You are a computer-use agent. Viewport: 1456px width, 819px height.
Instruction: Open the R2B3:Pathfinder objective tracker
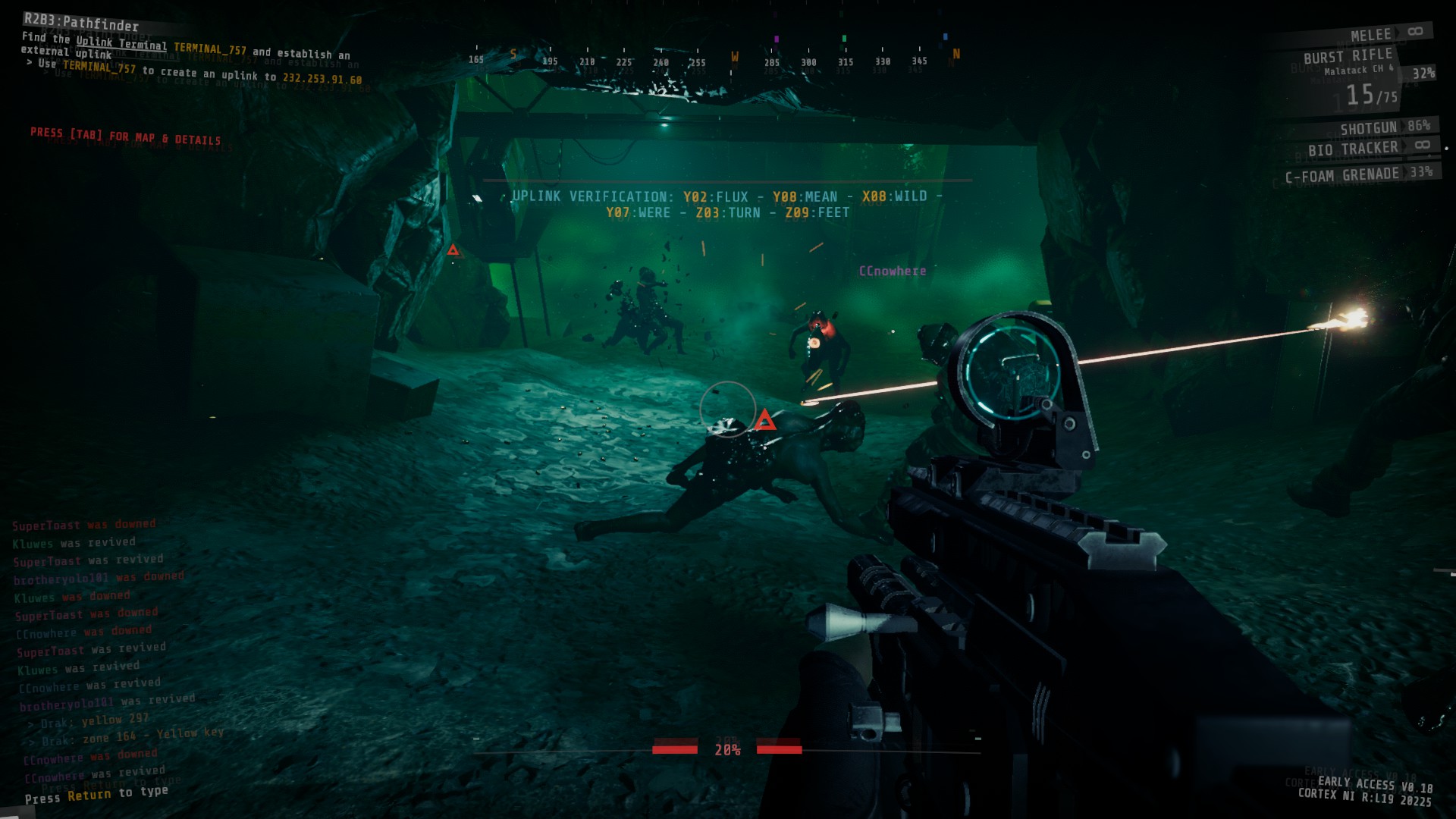click(x=81, y=22)
